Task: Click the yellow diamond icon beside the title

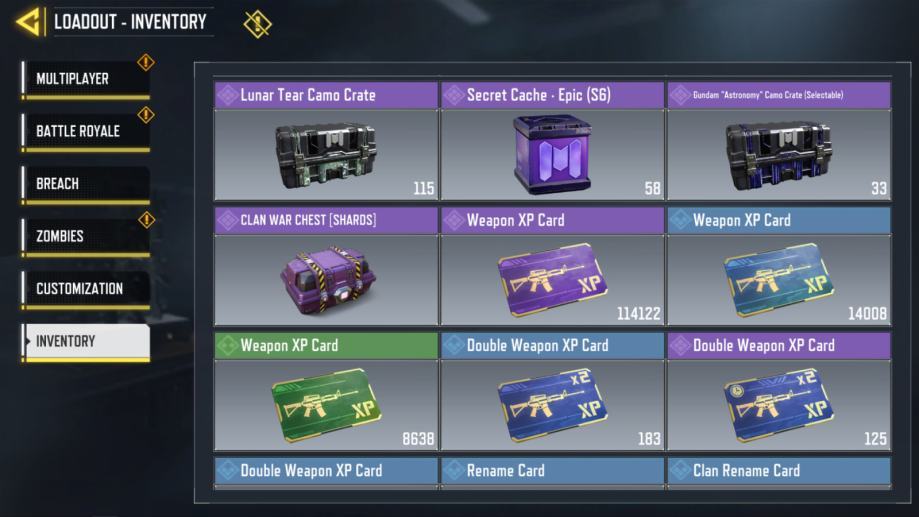Action: [x=257, y=23]
